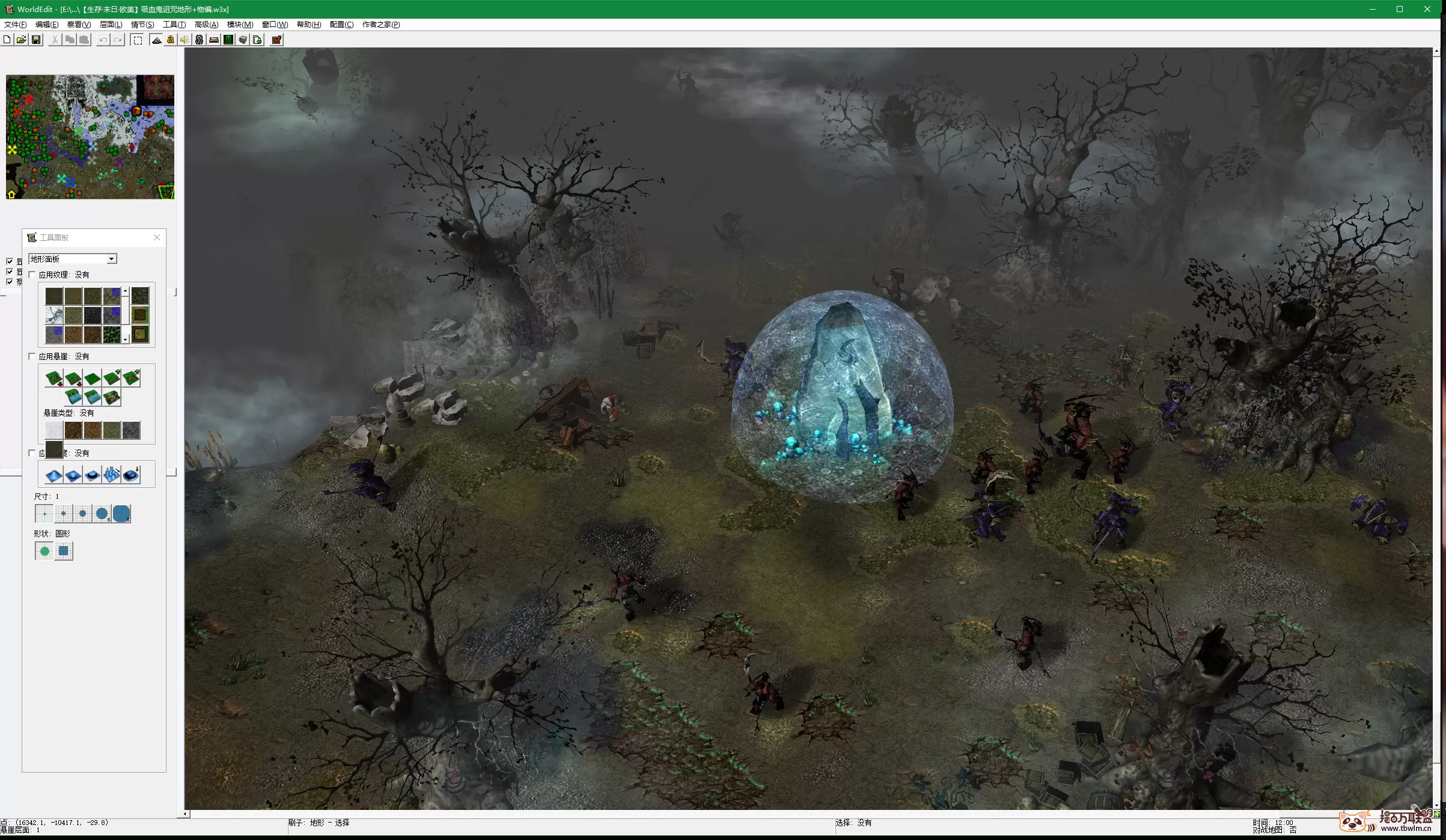Expand the 地形面板 palette dropdown
Image resolution: width=1446 pixels, height=840 pixels.
[x=111, y=259]
